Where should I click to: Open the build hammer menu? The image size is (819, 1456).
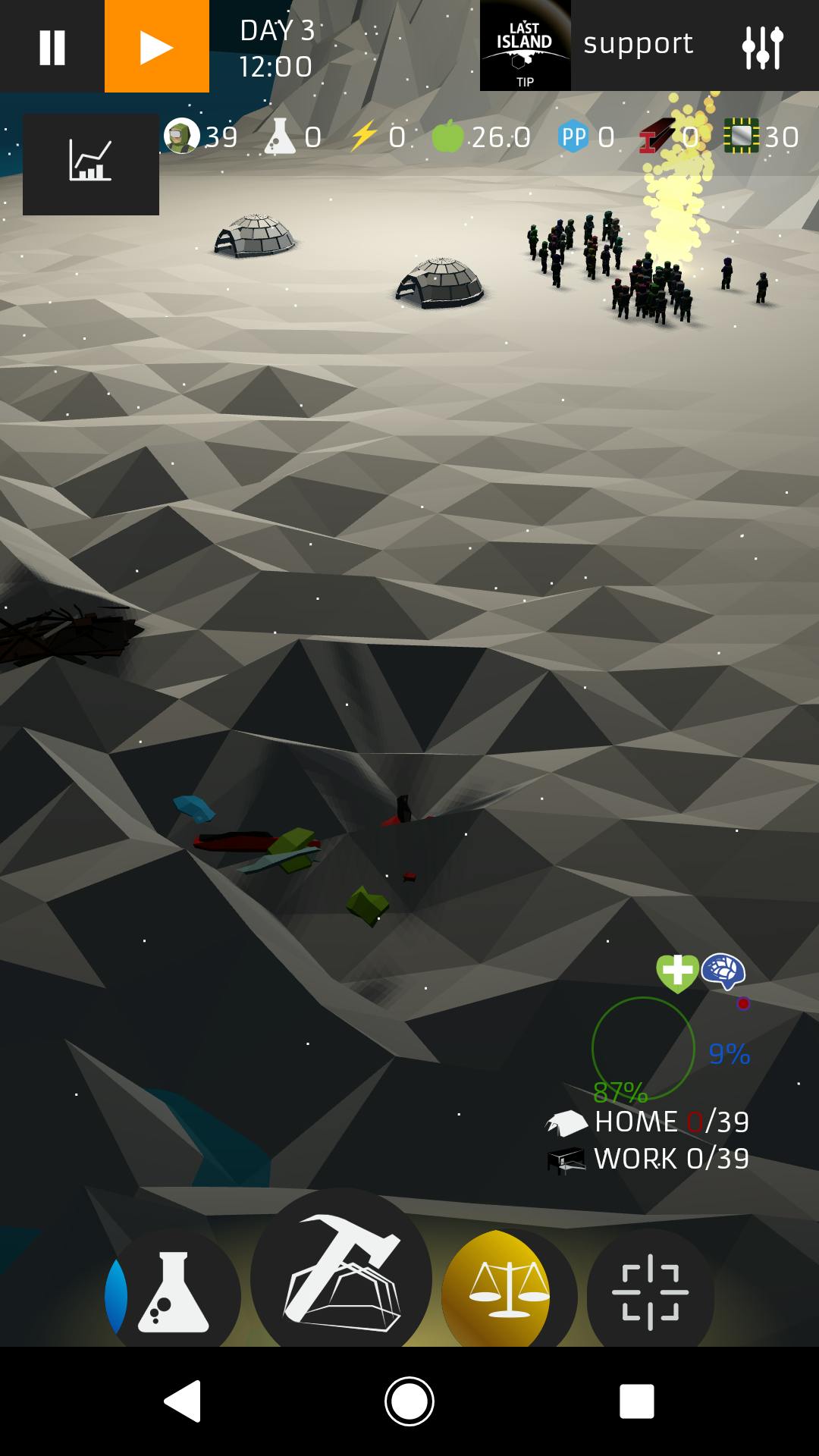point(341,1274)
